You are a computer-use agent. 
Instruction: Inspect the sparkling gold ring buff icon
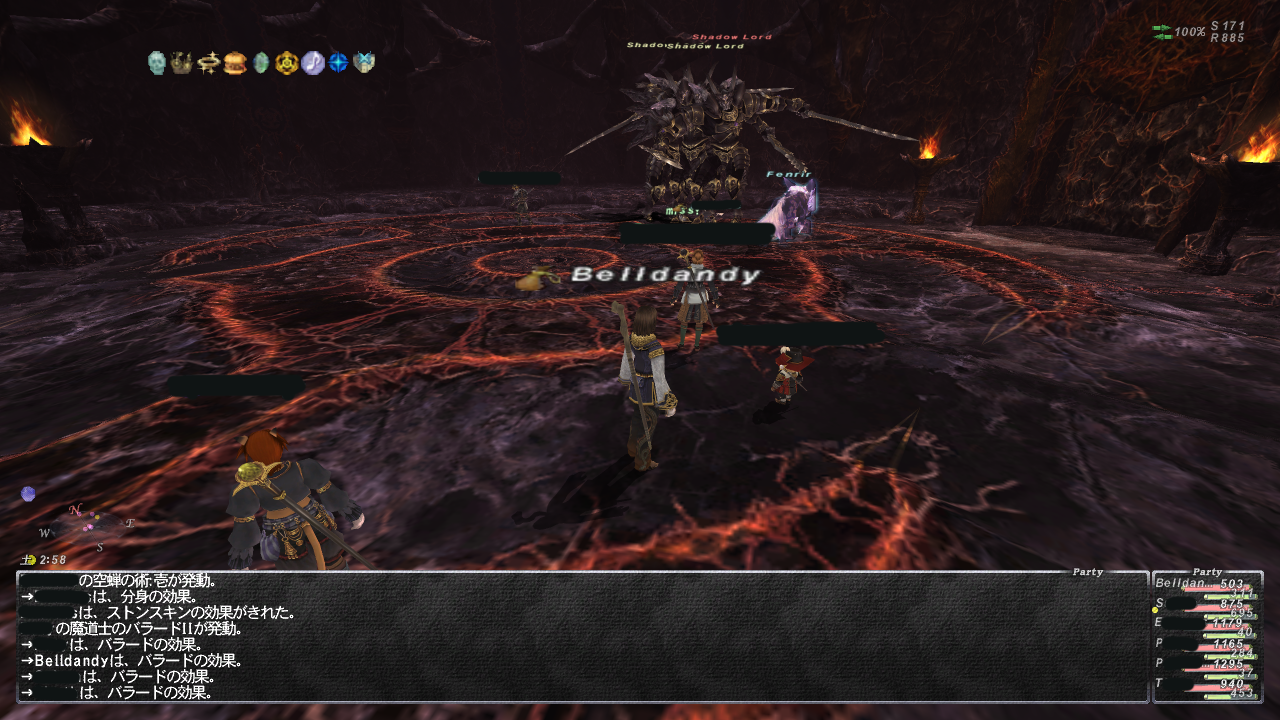[x=209, y=63]
